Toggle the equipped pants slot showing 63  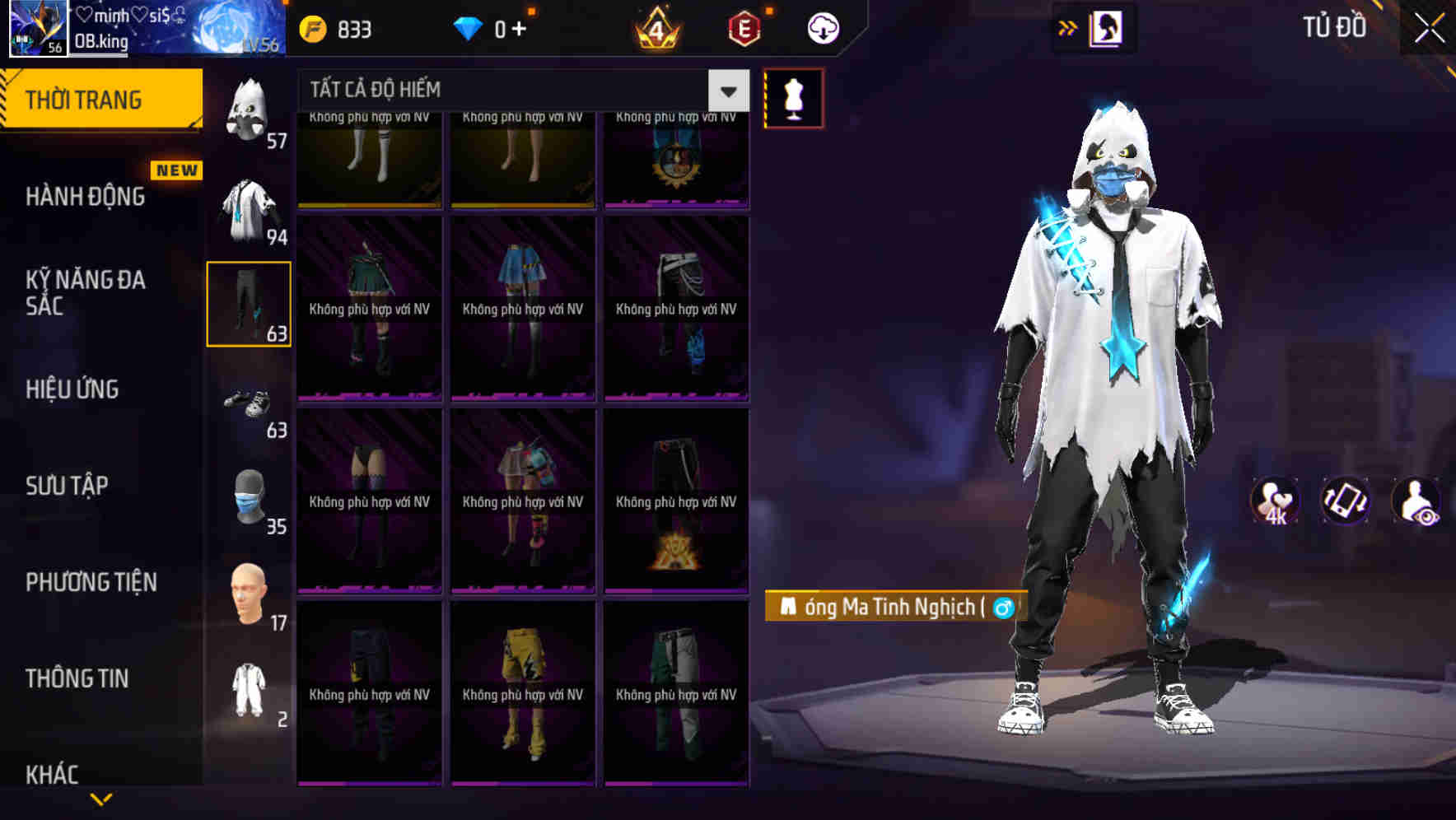[249, 303]
